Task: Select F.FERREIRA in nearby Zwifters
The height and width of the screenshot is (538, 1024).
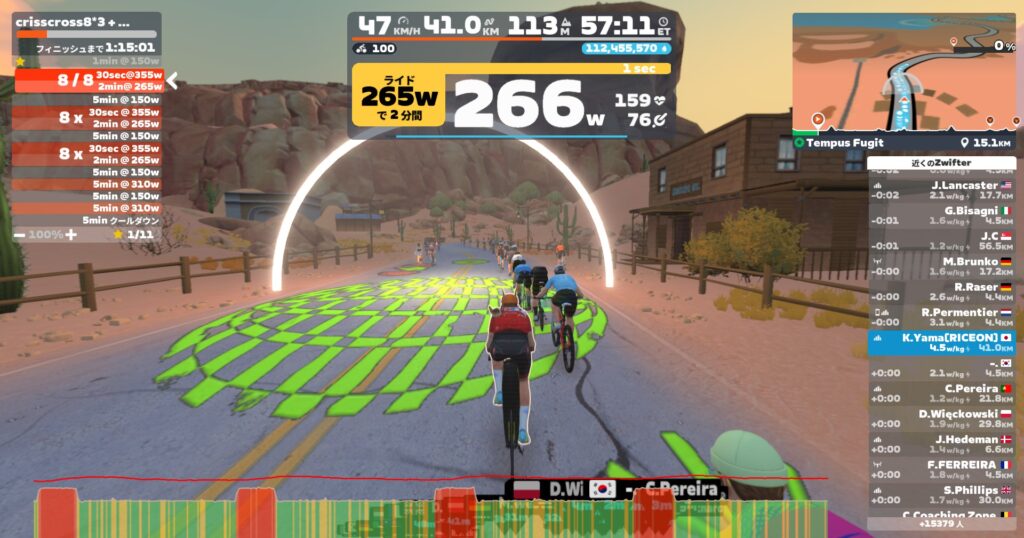Action: [x=941, y=469]
